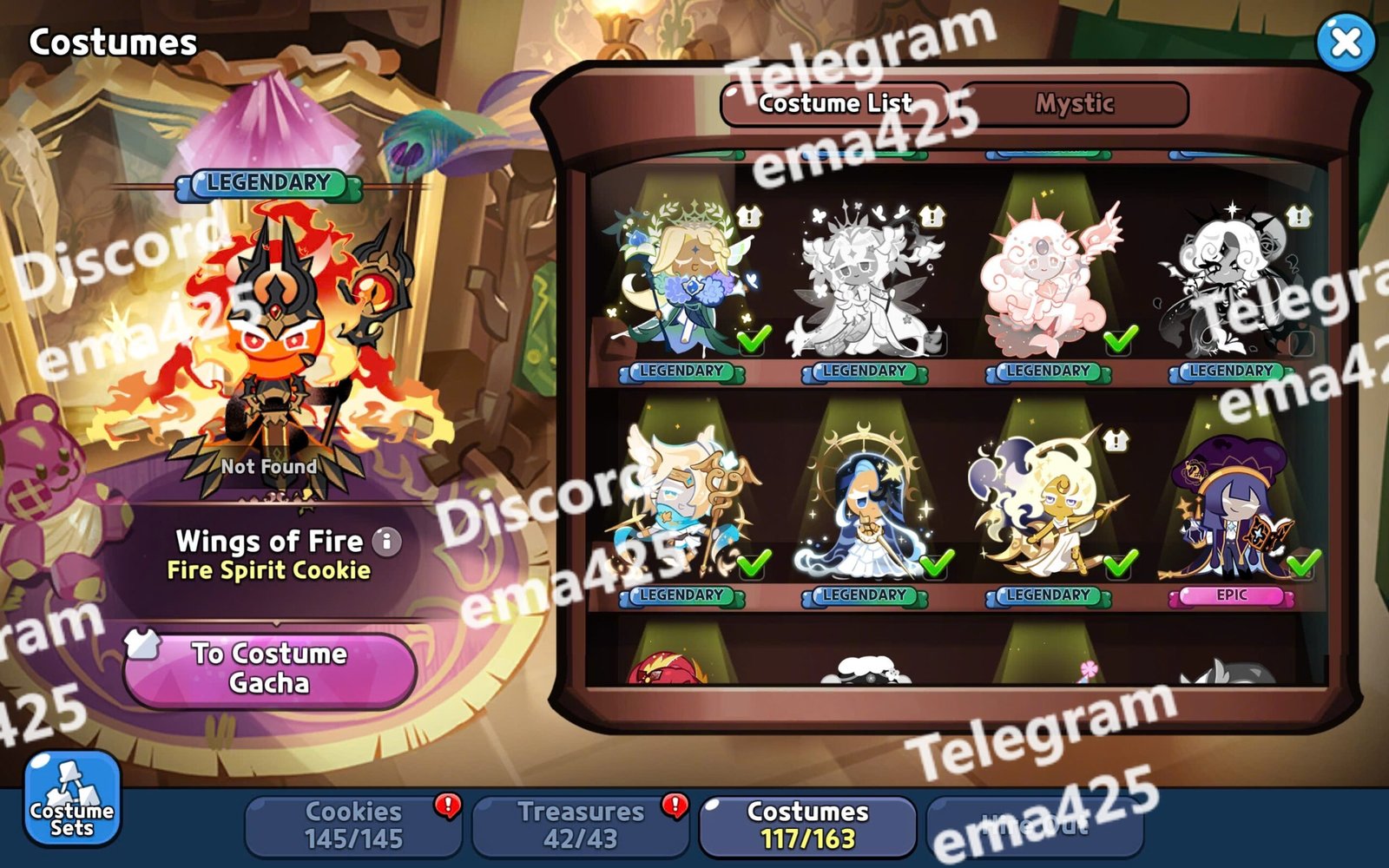Image resolution: width=1389 pixels, height=868 pixels.
Task: Choose the golden moon spear costume
Action: coord(1048,503)
